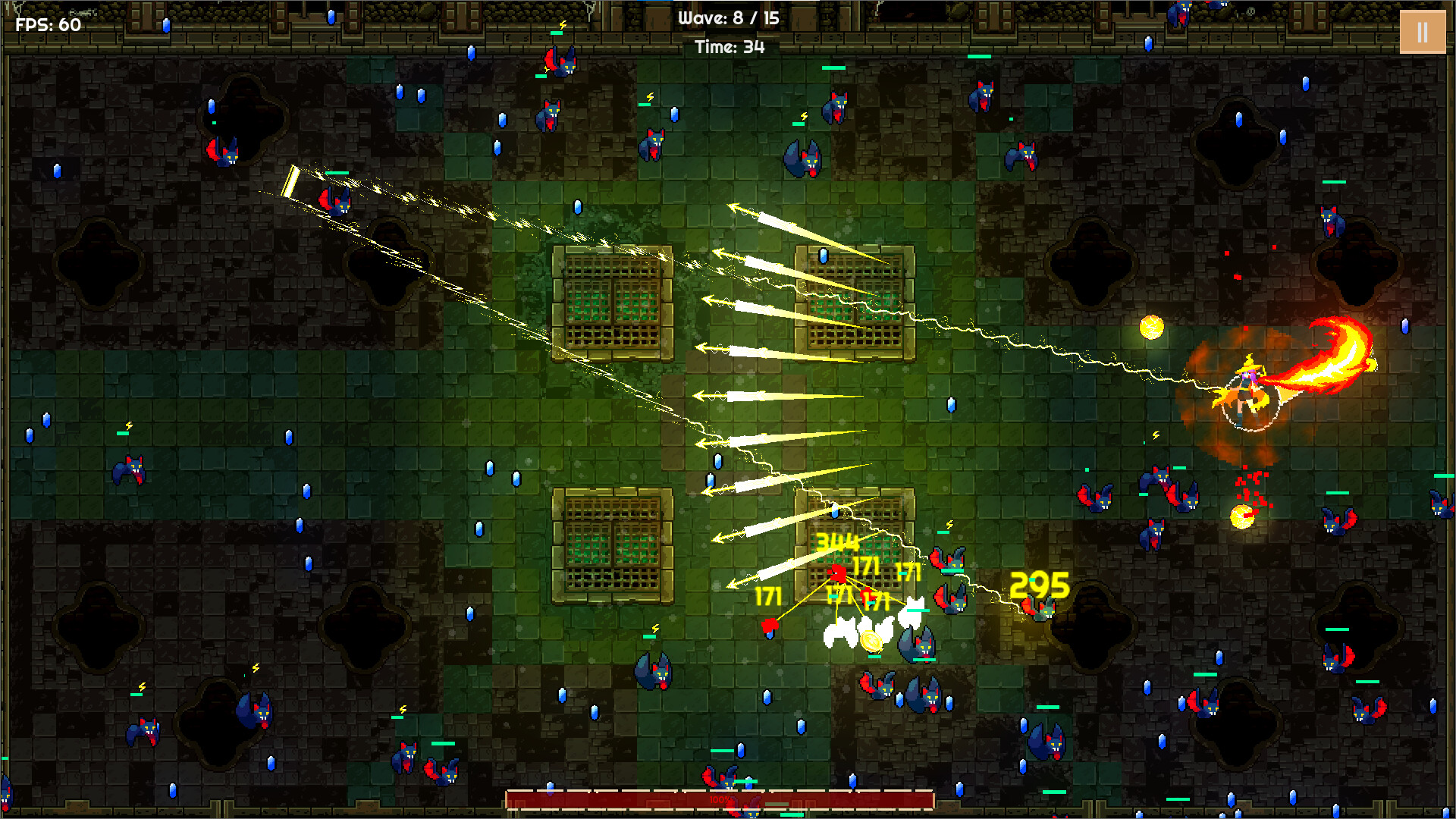Pause the game with the pause button
This screenshot has height=819, width=1456.
click(x=1422, y=32)
